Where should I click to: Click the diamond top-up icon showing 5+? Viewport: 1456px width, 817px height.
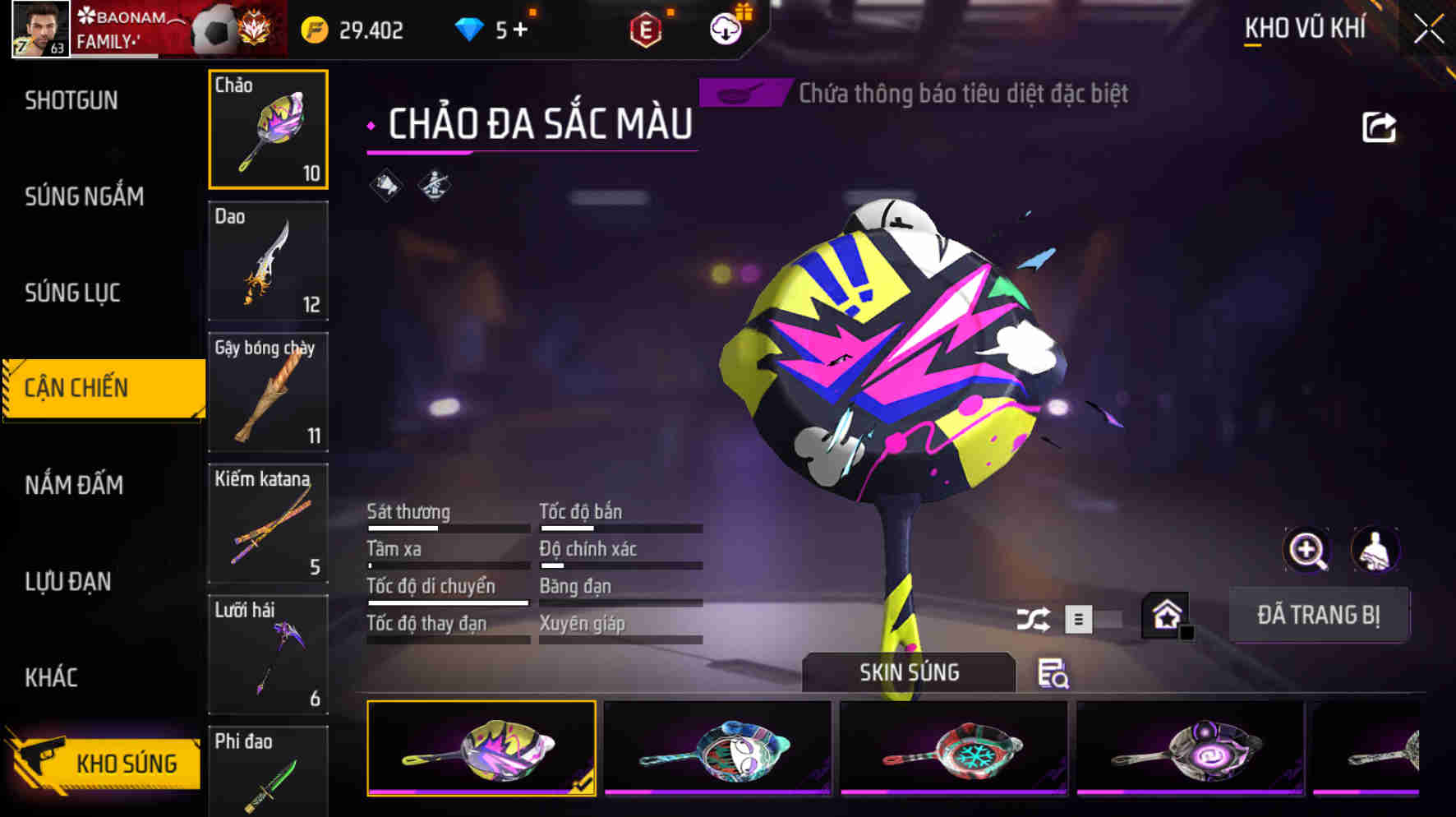coord(485,27)
